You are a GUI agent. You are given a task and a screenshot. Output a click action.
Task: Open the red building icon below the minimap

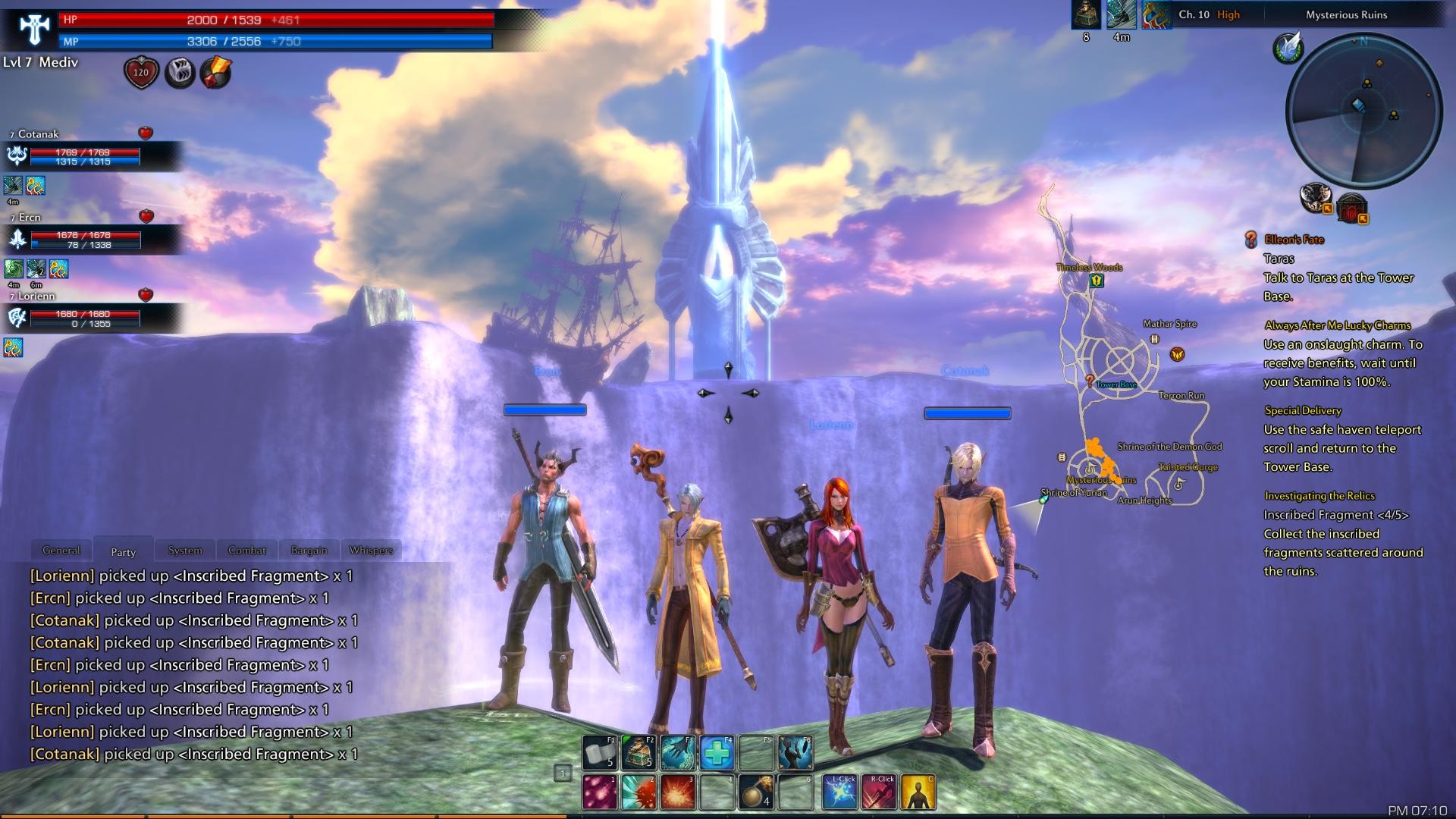click(x=1351, y=207)
